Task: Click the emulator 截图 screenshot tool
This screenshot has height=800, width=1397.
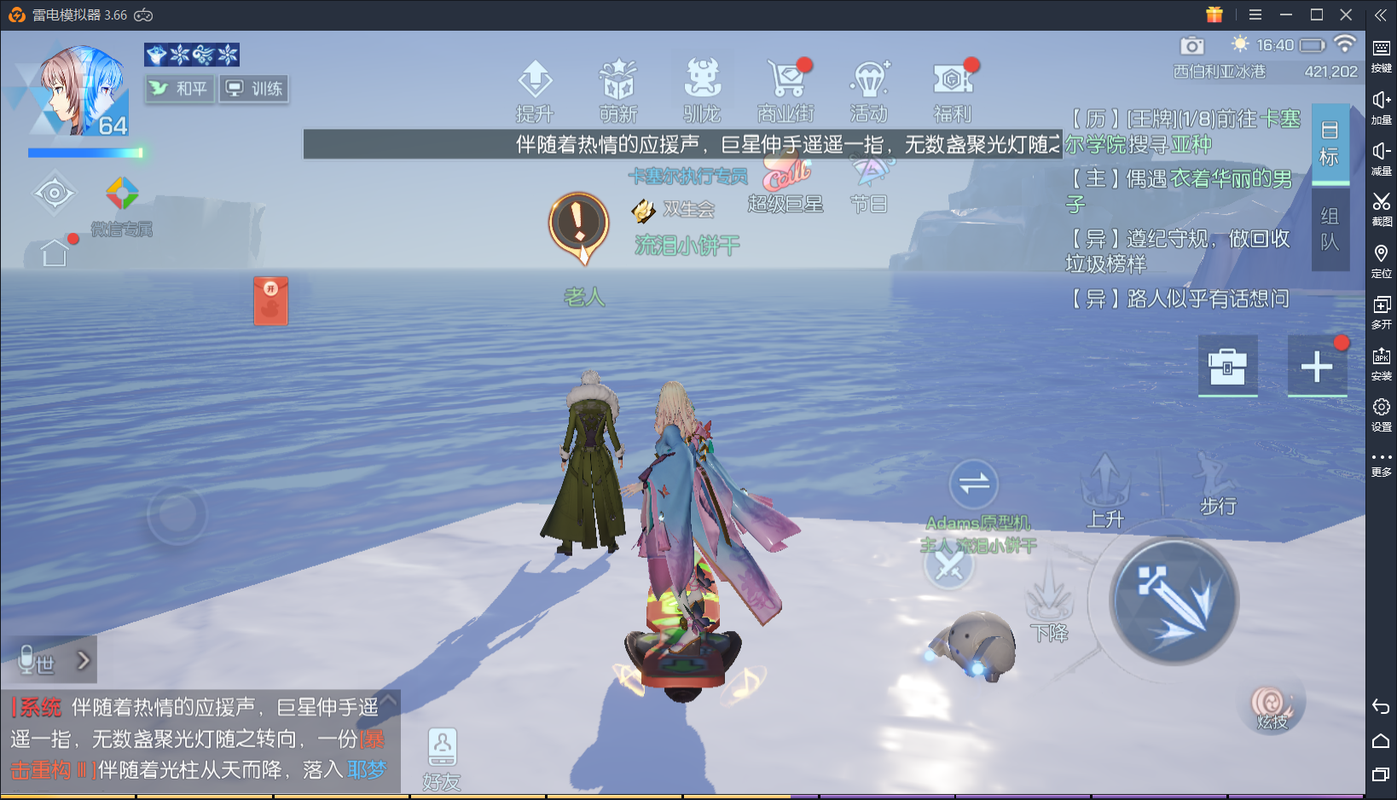Action: coord(1381,208)
